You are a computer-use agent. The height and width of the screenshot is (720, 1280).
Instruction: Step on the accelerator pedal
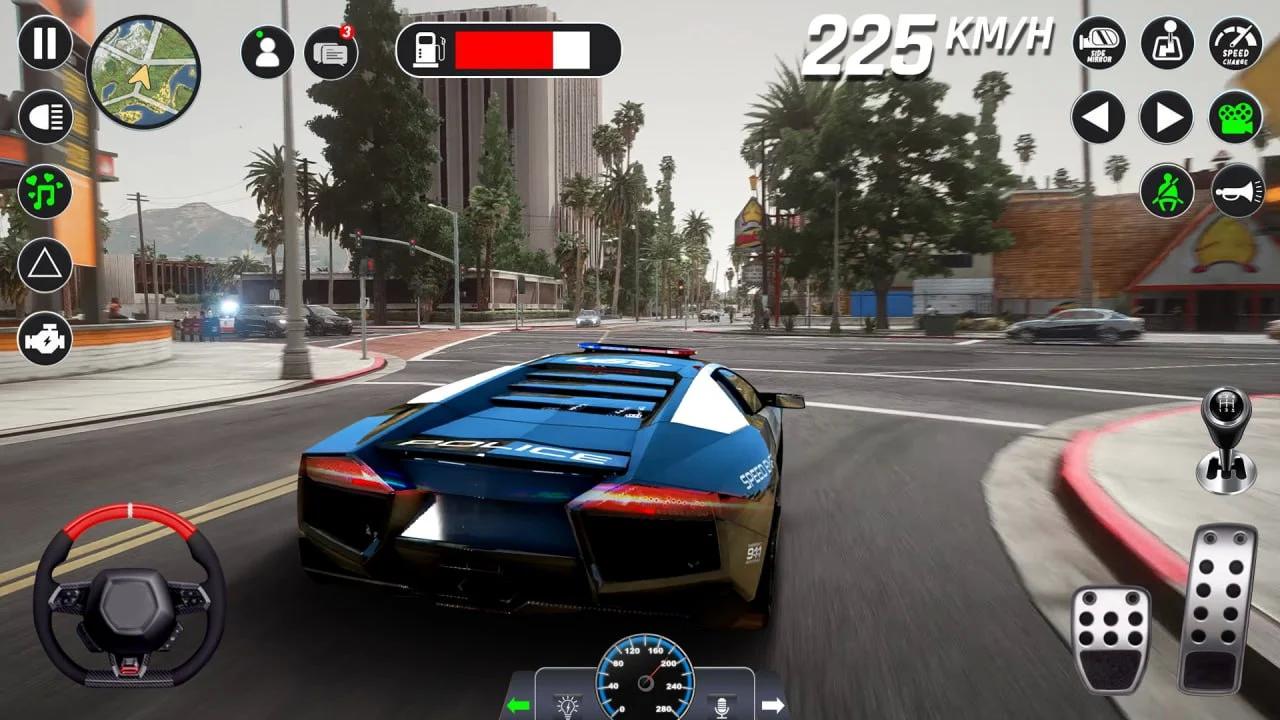(x=1216, y=607)
